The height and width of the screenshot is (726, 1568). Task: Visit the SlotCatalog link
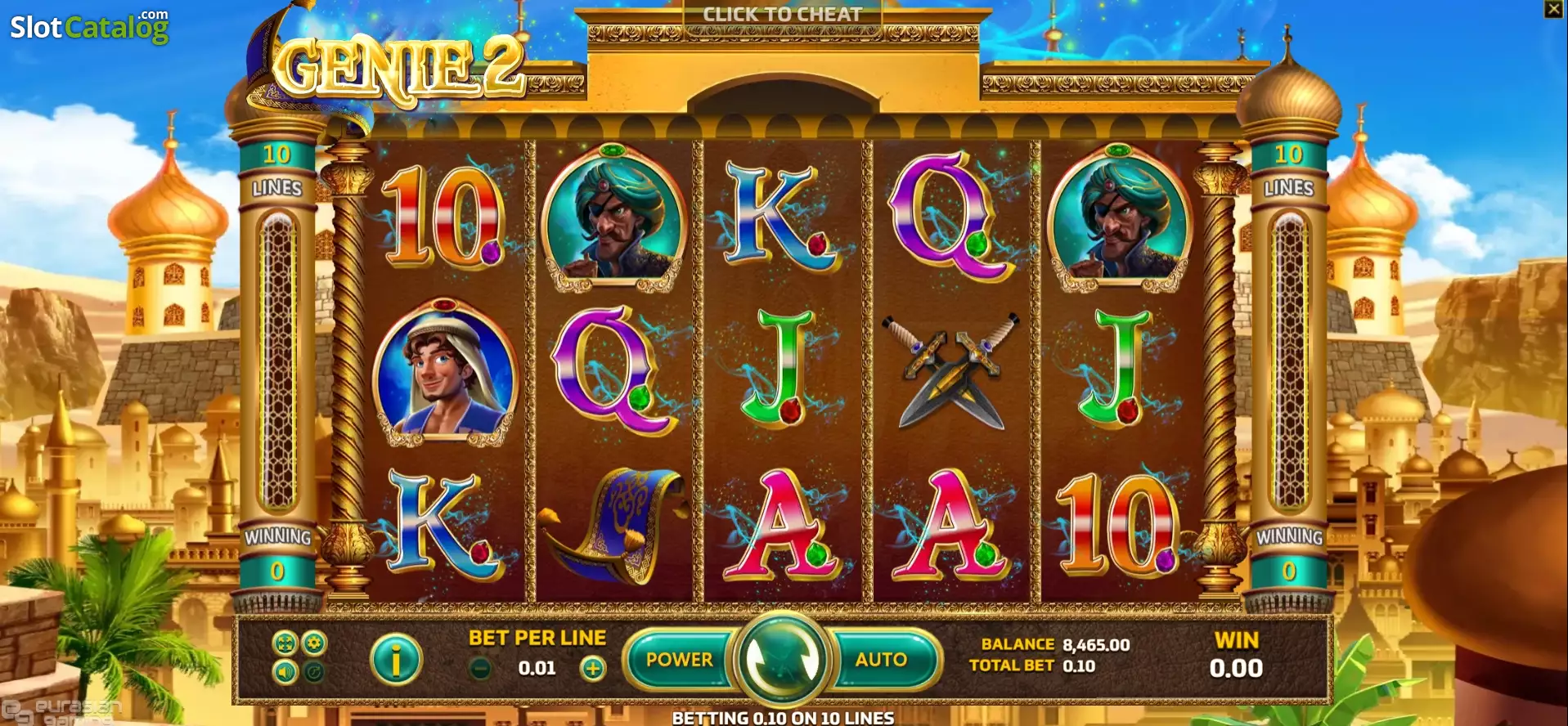point(90,25)
